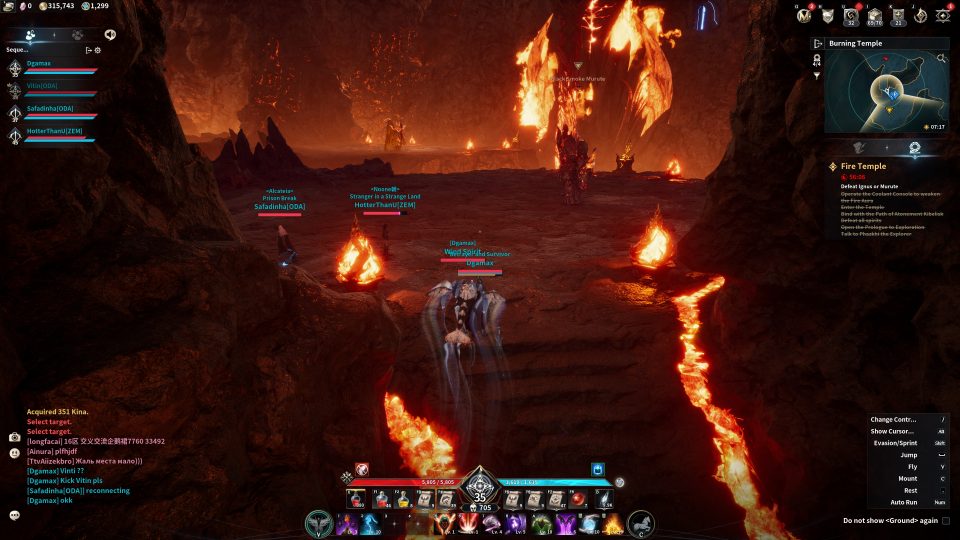The width and height of the screenshot is (960, 540).
Task: Activate the fire flame skill on skill bar
Action: (x=612, y=523)
